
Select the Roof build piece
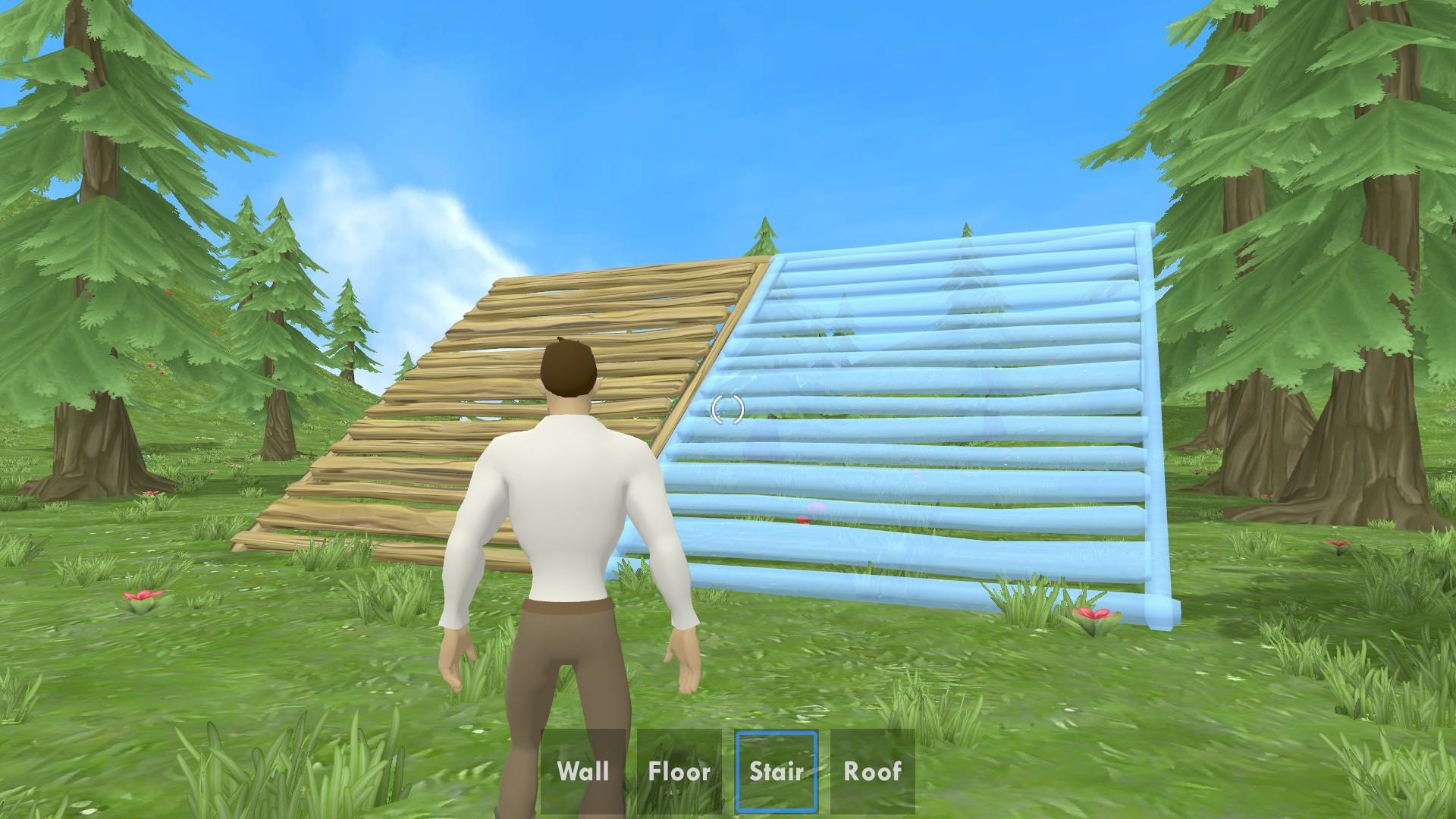[871, 772]
